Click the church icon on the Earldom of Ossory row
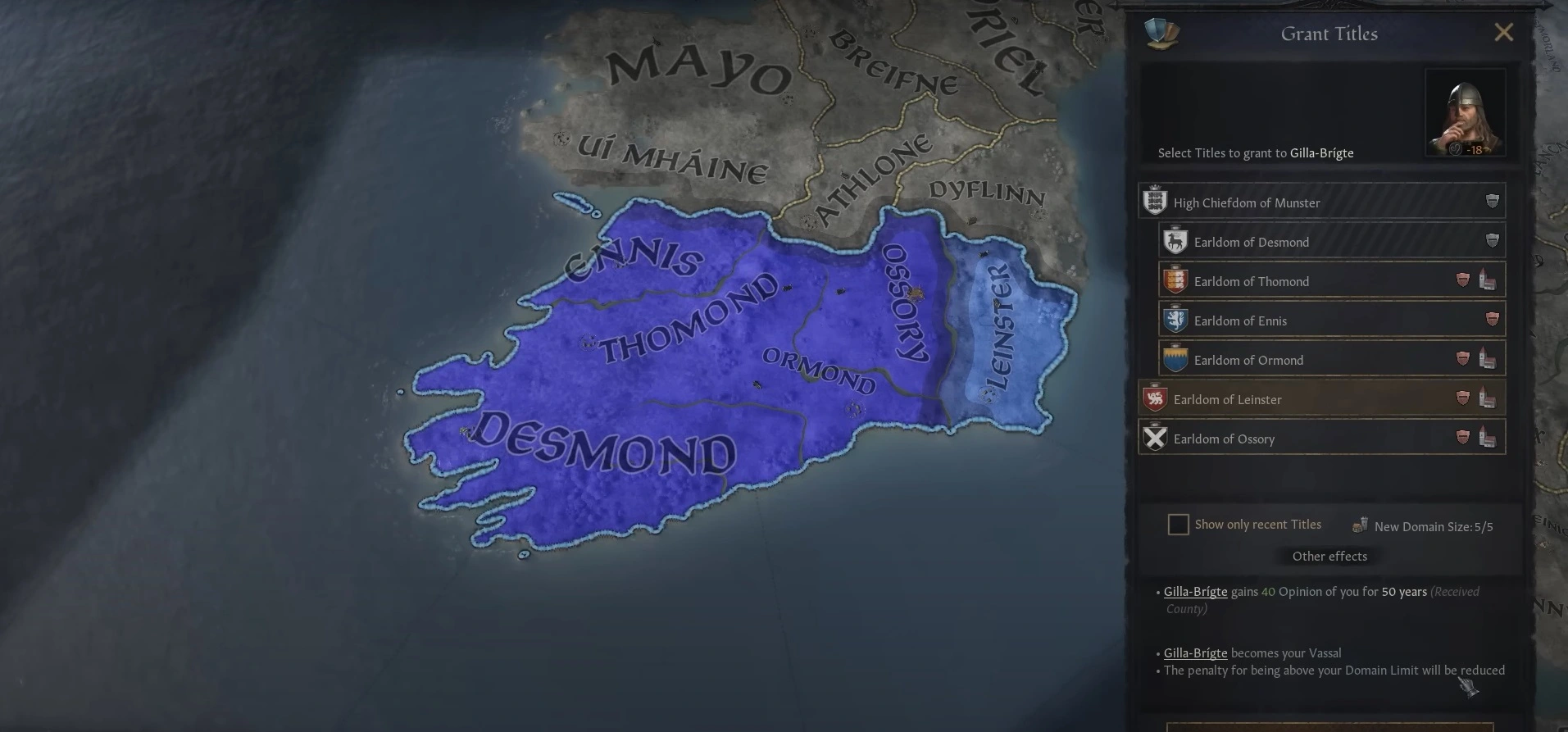The image size is (1568, 732). click(x=1487, y=438)
